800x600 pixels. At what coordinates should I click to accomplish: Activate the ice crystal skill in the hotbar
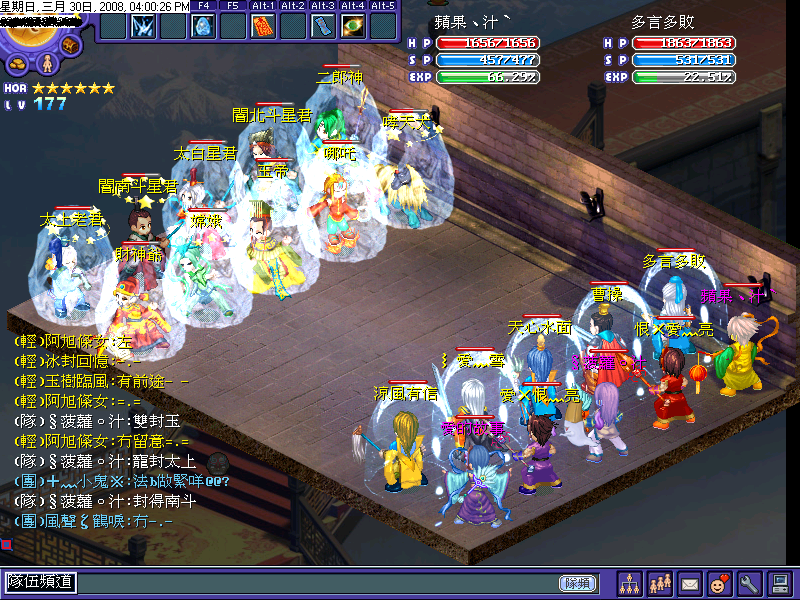point(143,25)
